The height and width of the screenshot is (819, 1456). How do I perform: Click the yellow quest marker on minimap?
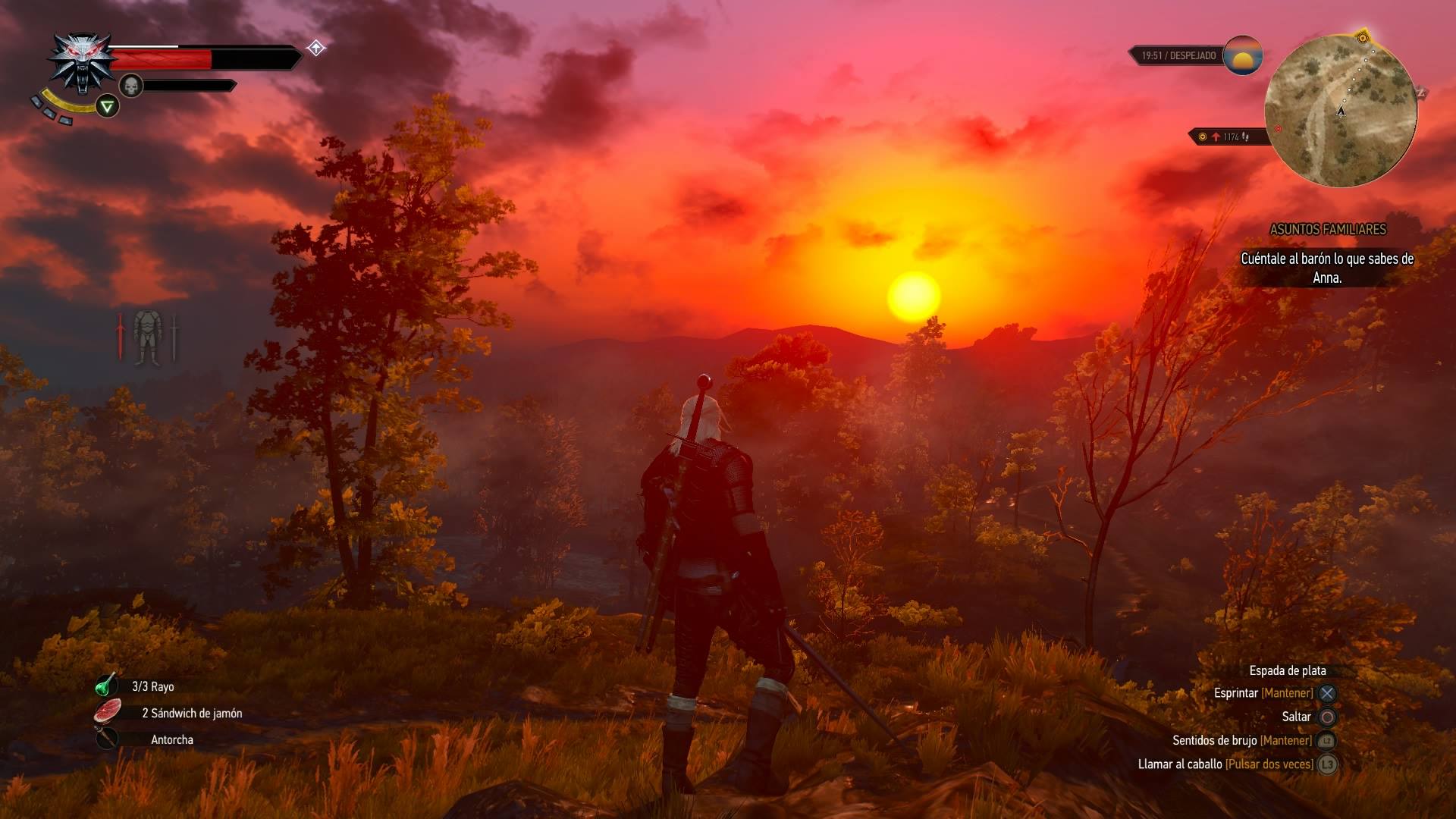pyautogui.click(x=1363, y=37)
